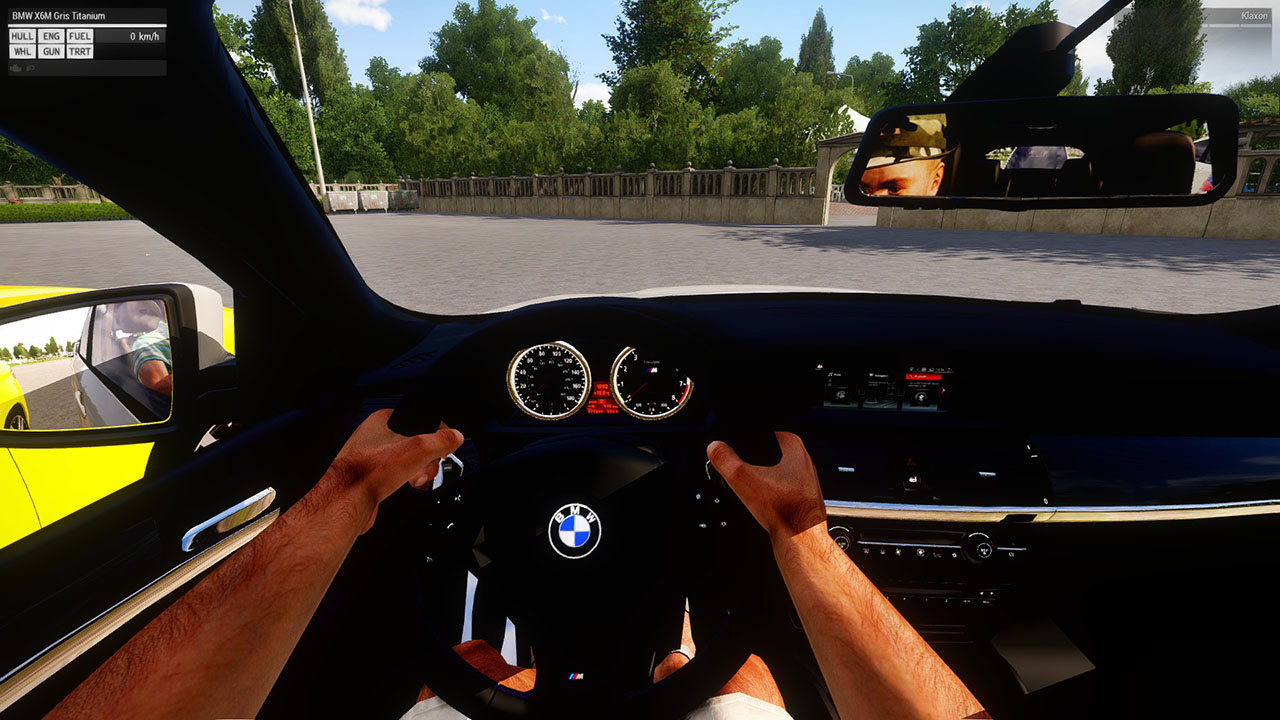Select the WHL wheel status box
The height and width of the screenshot is (720, 1280).
[22, 51]
